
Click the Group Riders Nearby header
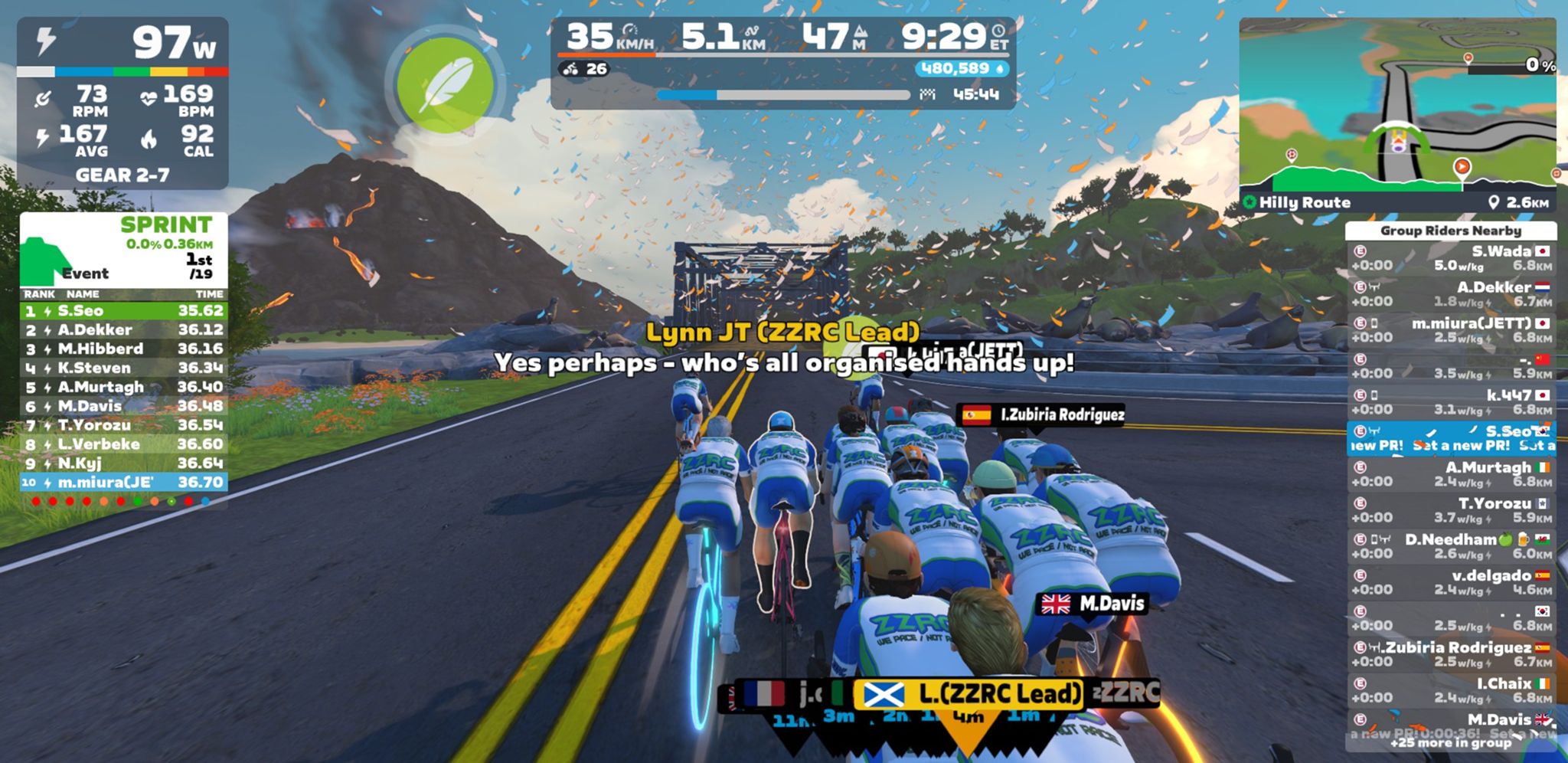[1450, 231]
